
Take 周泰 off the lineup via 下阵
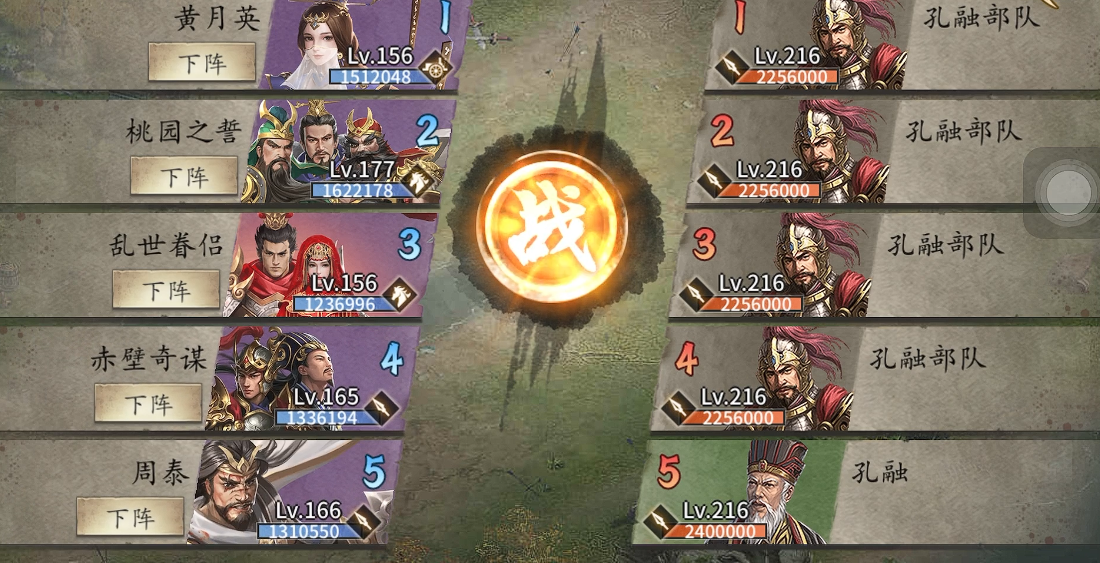[x=130, y=518]
